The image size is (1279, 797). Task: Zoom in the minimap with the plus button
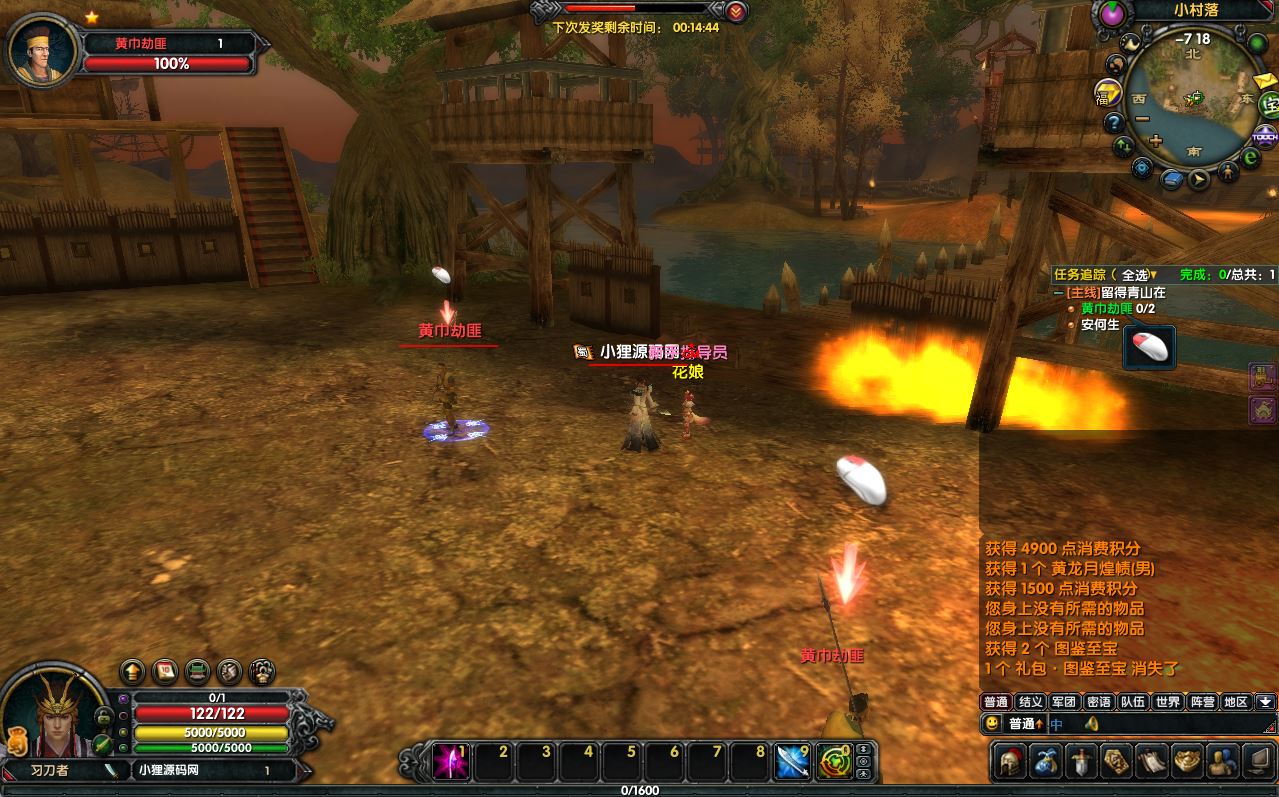pyautogui.click(x=1156, y=141)
